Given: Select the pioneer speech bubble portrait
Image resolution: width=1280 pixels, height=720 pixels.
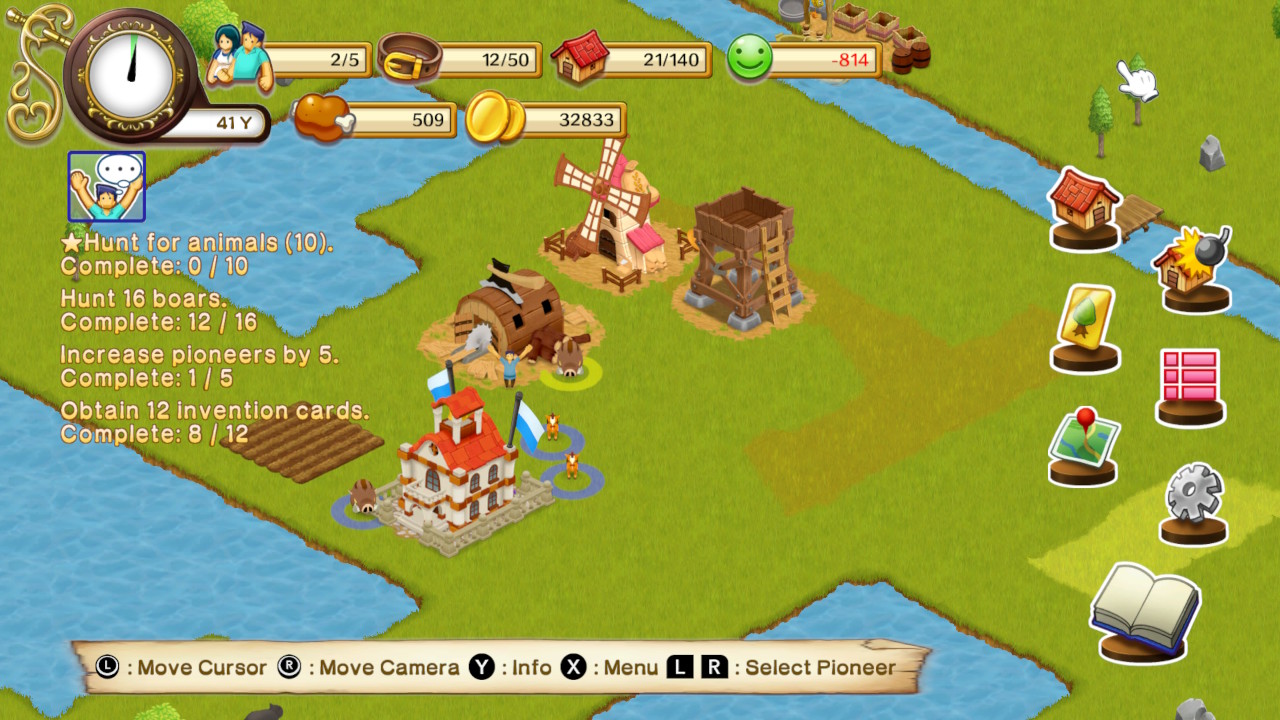Looking at the screenshot, I should coord(106,186).
